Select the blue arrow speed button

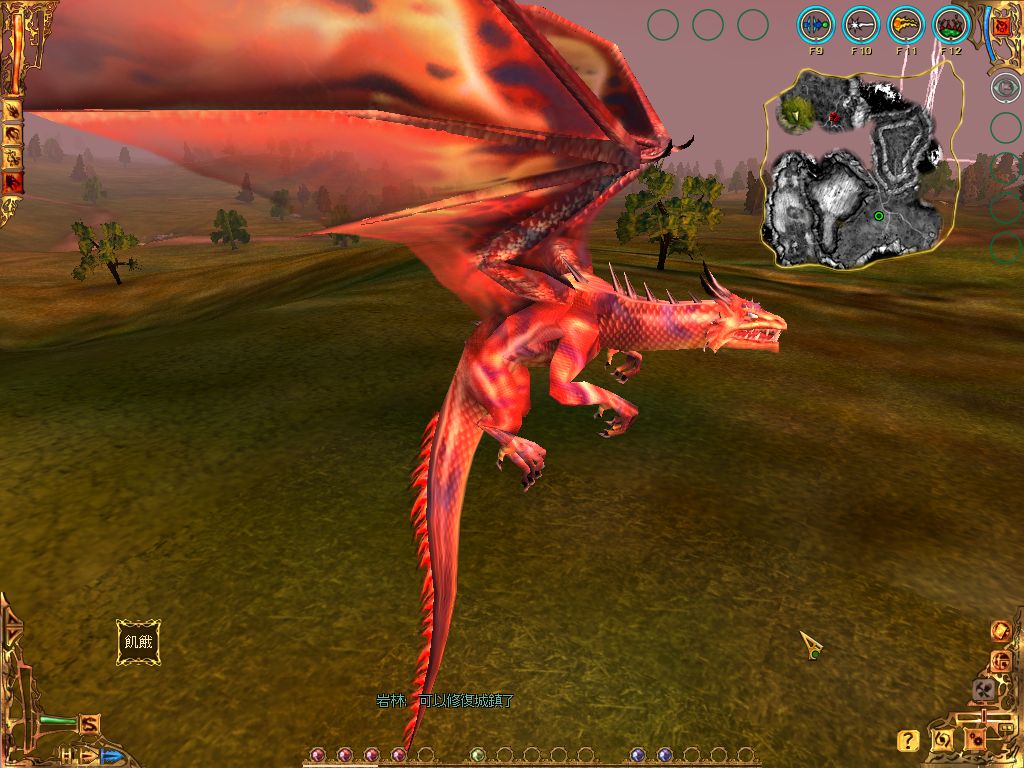coord(111,756)
